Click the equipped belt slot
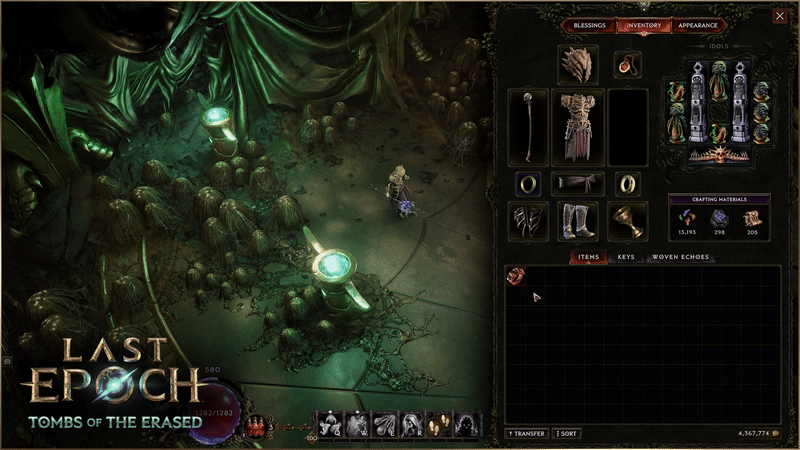Screen dimensions: 800x450 579,183
